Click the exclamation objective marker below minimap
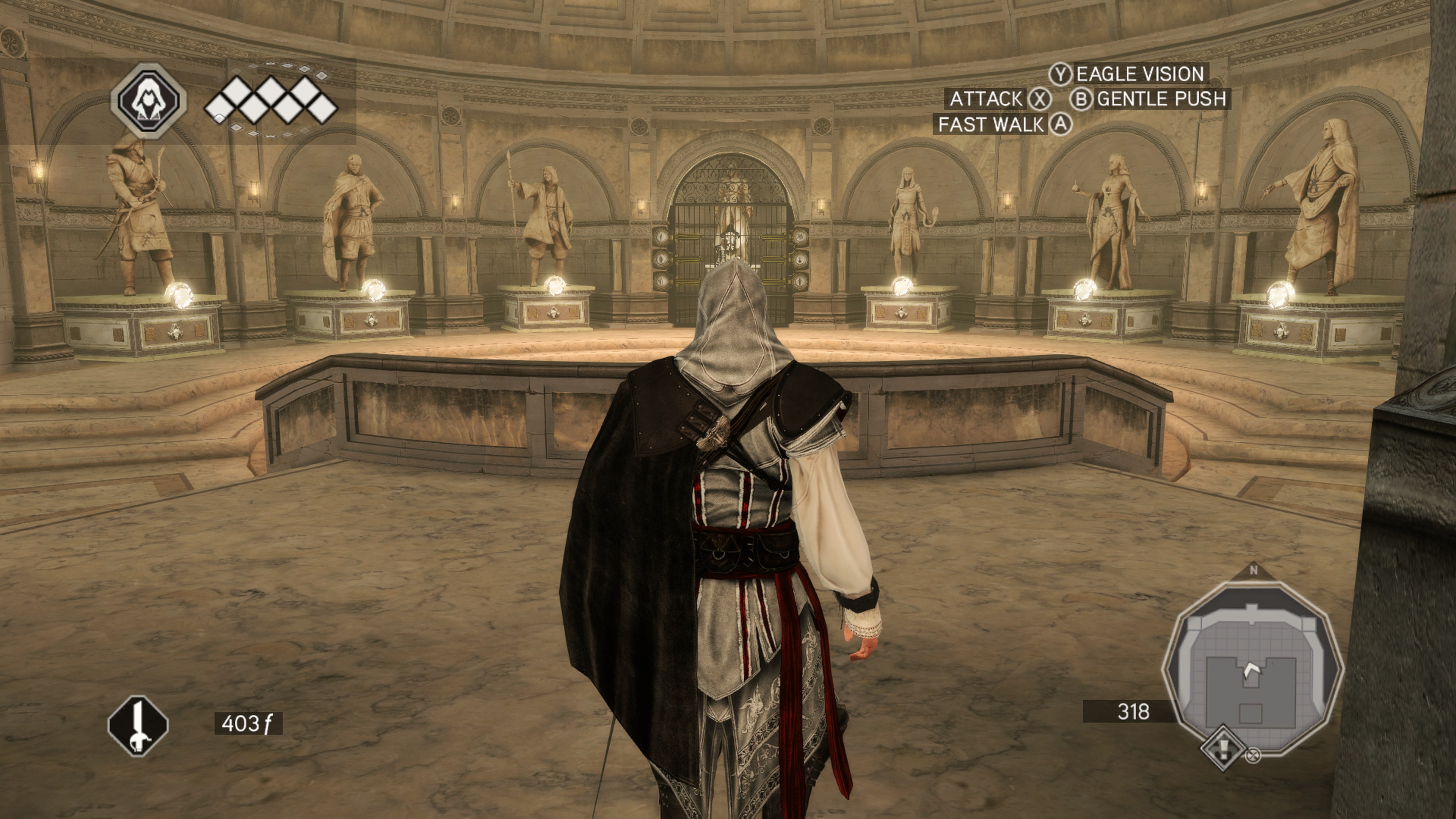 point(1223,748)
